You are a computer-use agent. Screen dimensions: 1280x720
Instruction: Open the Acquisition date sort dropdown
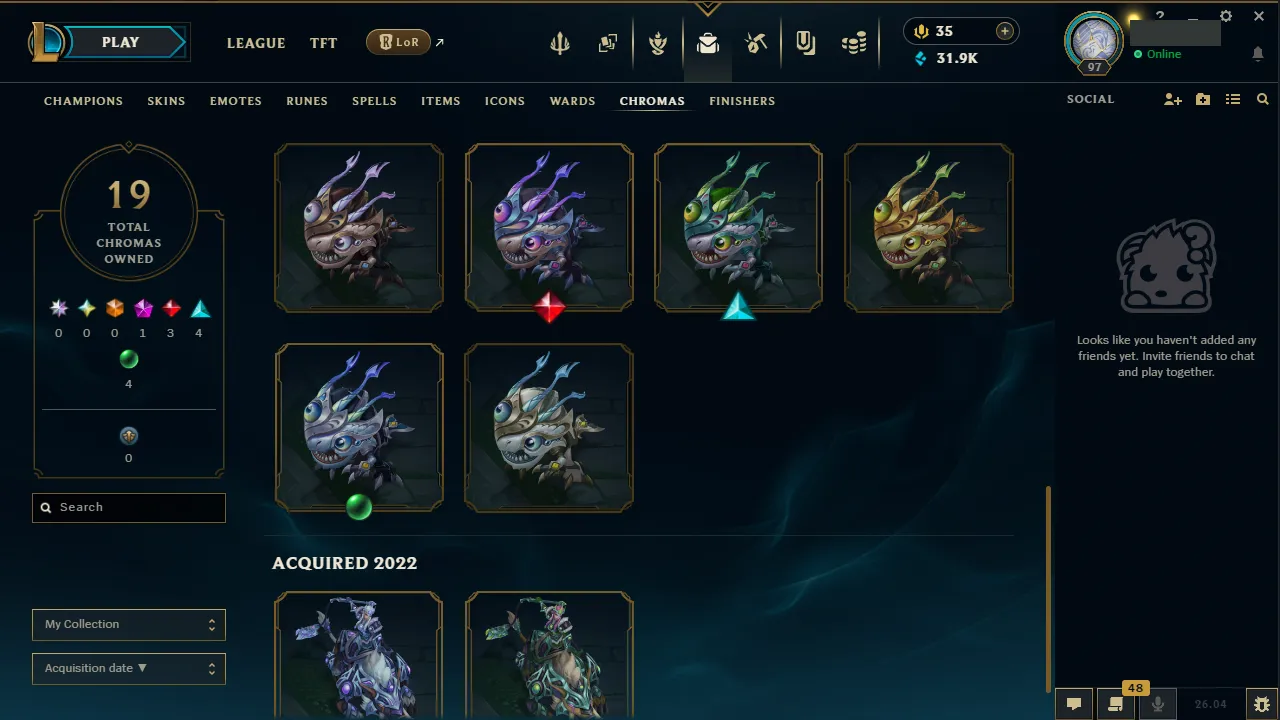(x=128, y=668)
